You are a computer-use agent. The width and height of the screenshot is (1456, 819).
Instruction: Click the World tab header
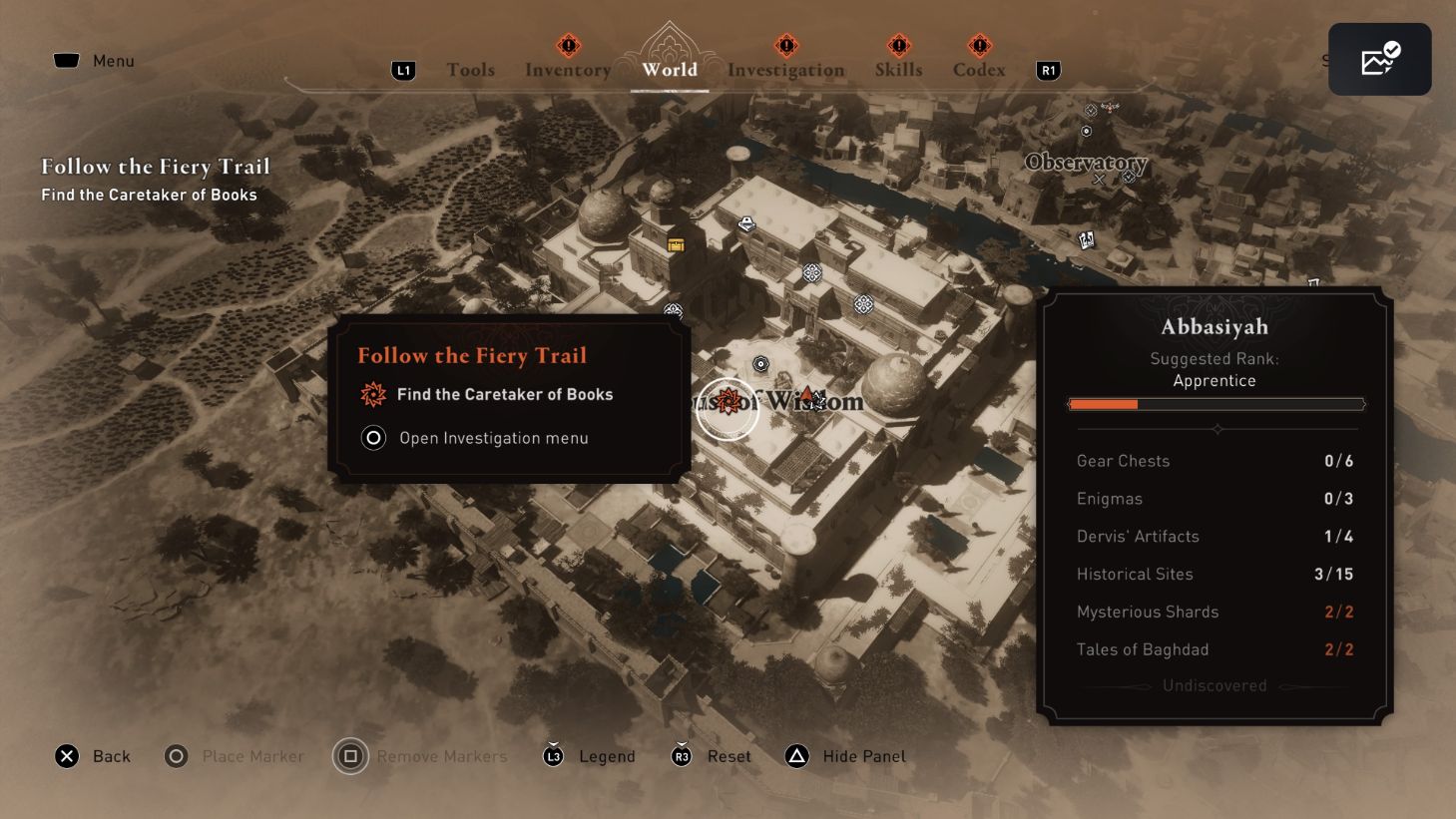[x=670, y=69]
